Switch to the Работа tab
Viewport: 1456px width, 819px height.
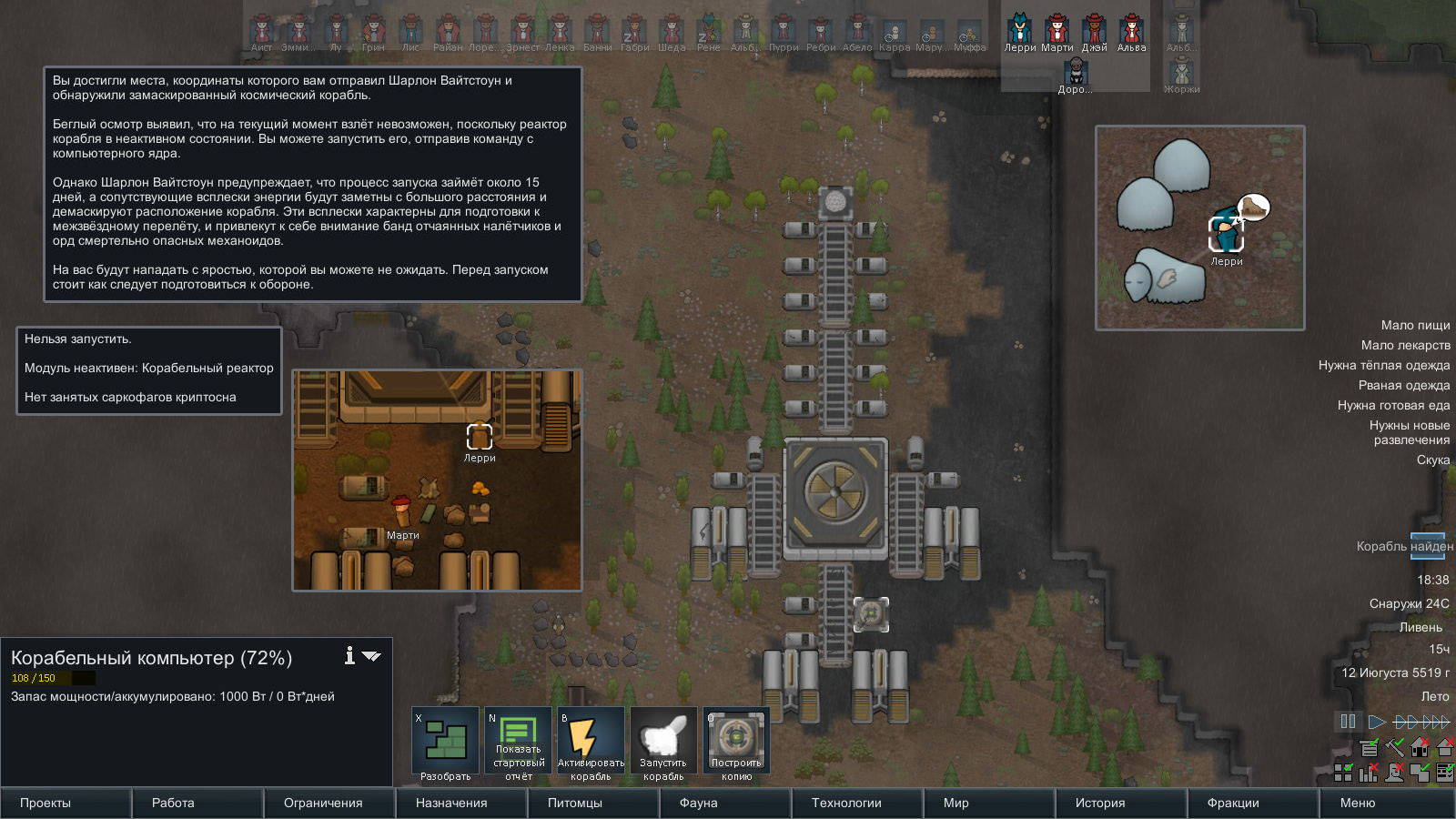tap(197, 803)
